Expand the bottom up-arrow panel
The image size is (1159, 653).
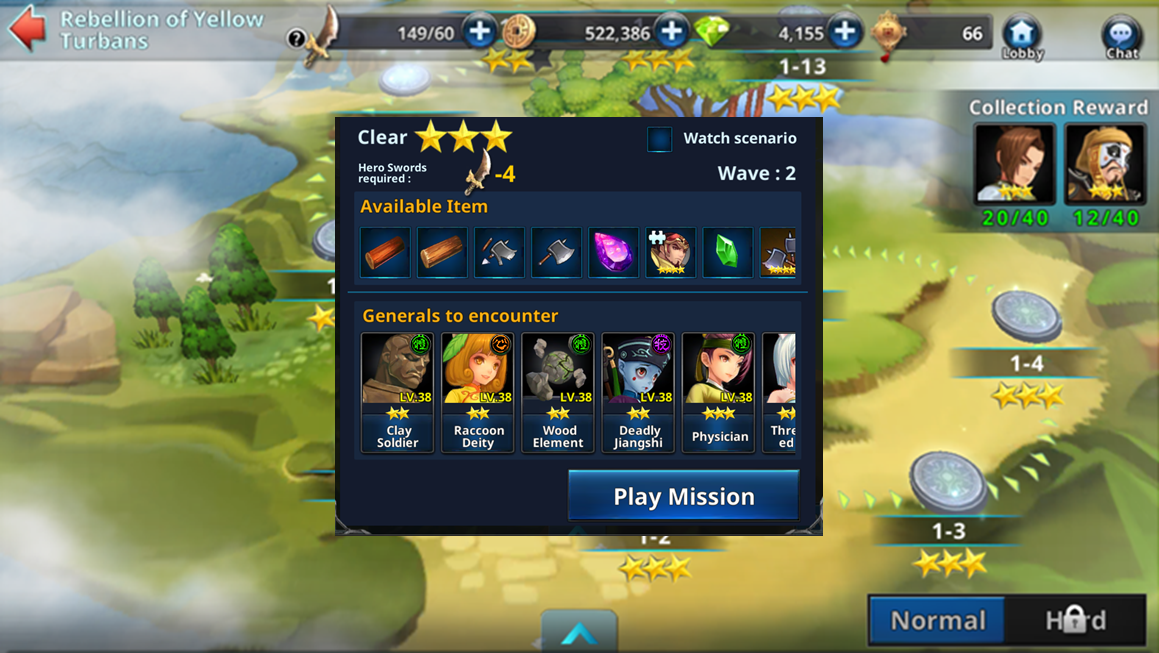click(x=579, y=634)
